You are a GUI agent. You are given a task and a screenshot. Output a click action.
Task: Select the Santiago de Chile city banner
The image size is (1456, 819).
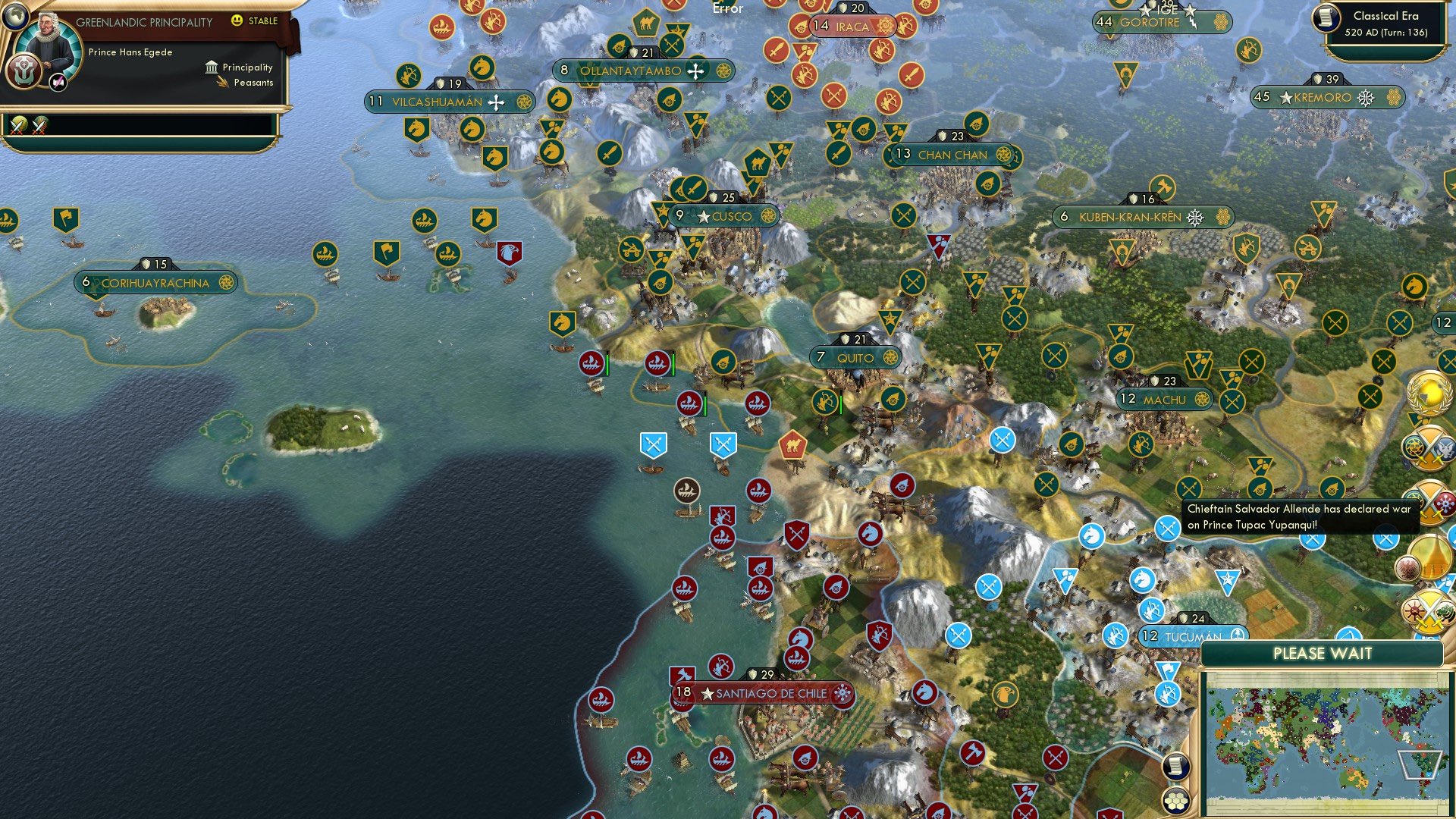tap(763, 692)
